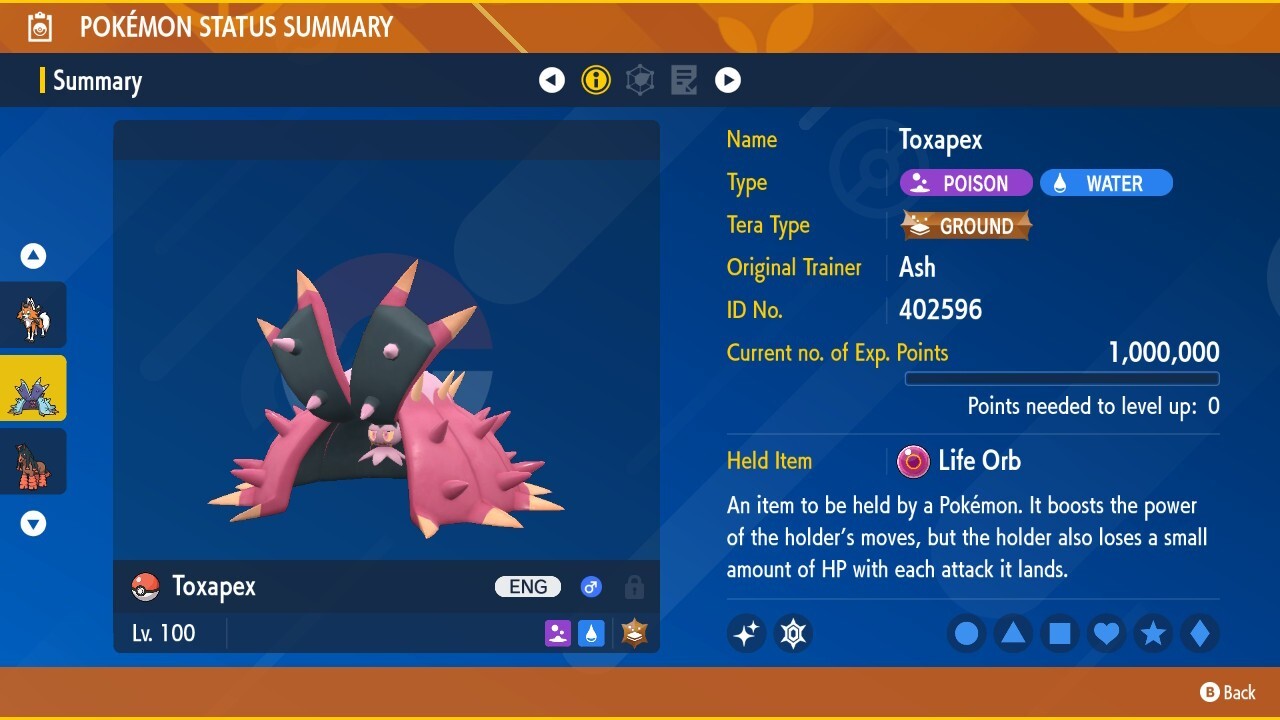The width and height of the screenshot is (1280, 720).
Task: Click the next page arrow
Action: [728, 80]
